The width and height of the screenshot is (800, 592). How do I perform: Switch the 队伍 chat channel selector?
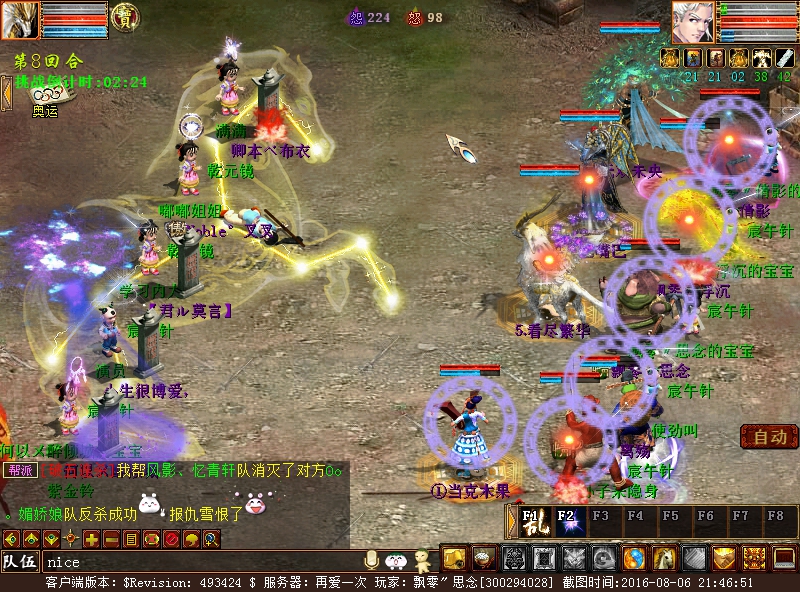point(20,561)
